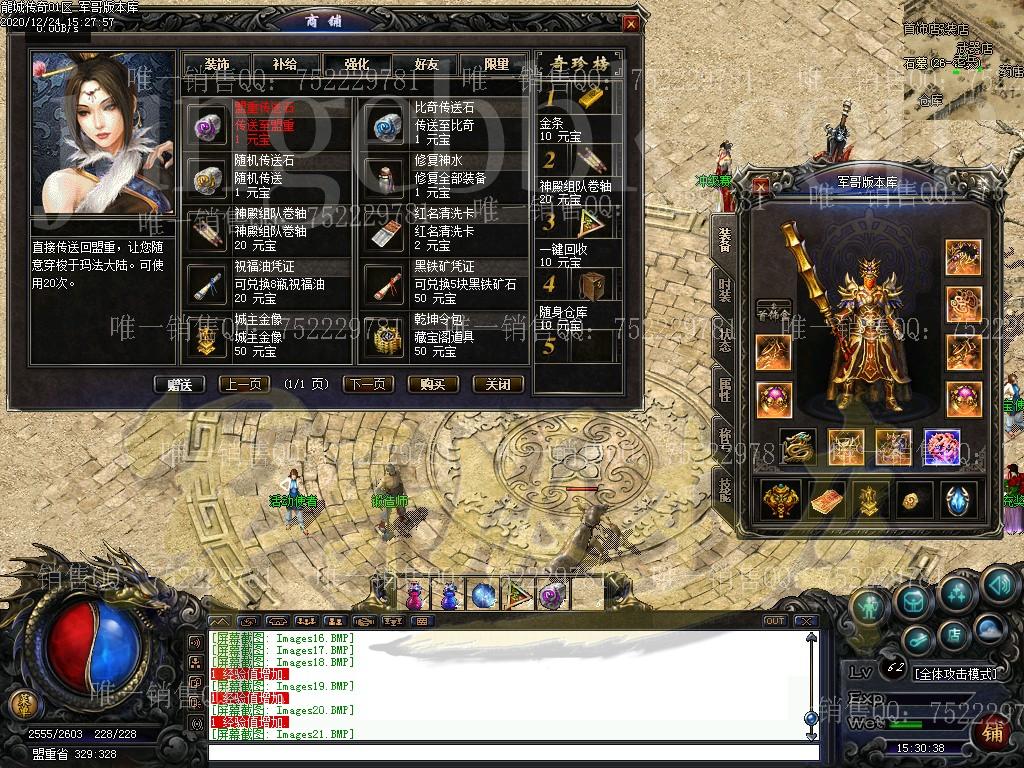Close the character equipment panel
Screen dimensions: 1024x768
pos(762,186)
